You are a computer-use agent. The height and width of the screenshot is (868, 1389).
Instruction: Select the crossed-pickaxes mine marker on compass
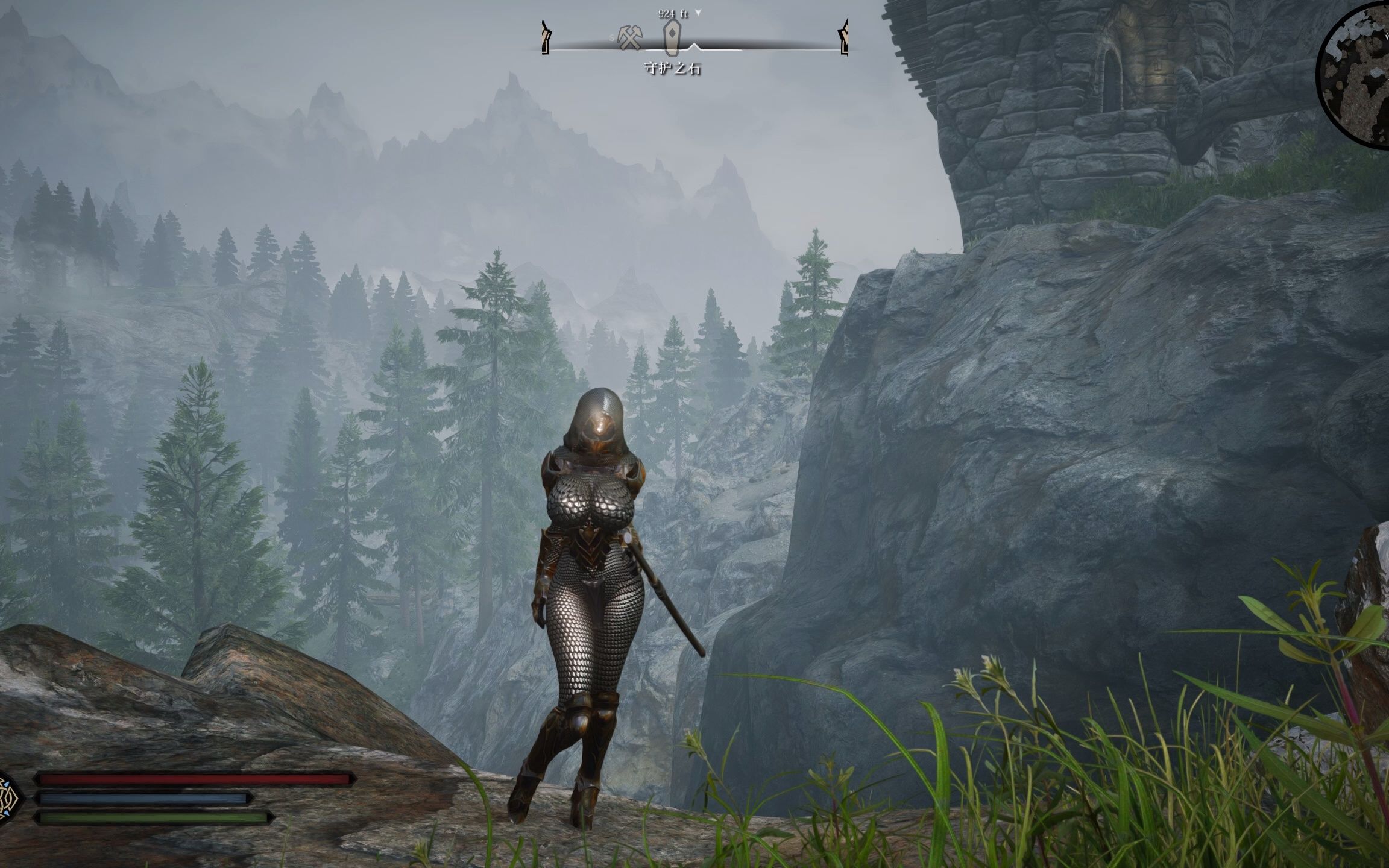[x=629, y=37]
